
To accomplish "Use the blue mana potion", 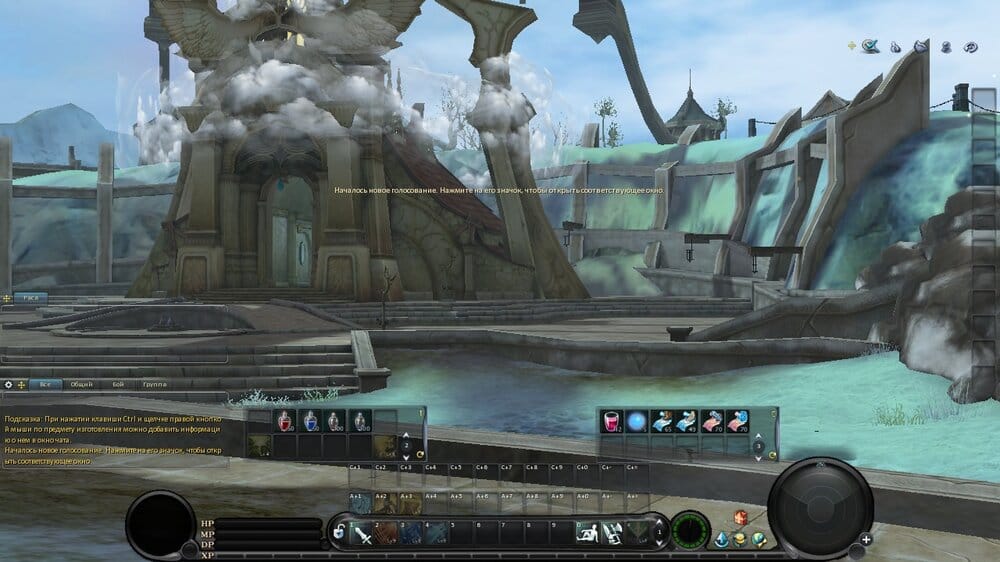I will point(310,422).
